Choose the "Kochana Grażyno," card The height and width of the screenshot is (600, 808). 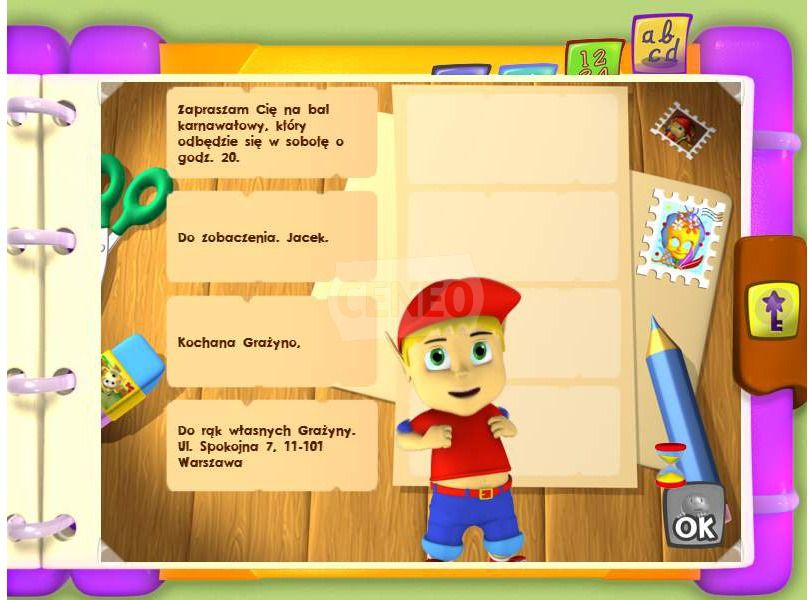pos(271,342)
